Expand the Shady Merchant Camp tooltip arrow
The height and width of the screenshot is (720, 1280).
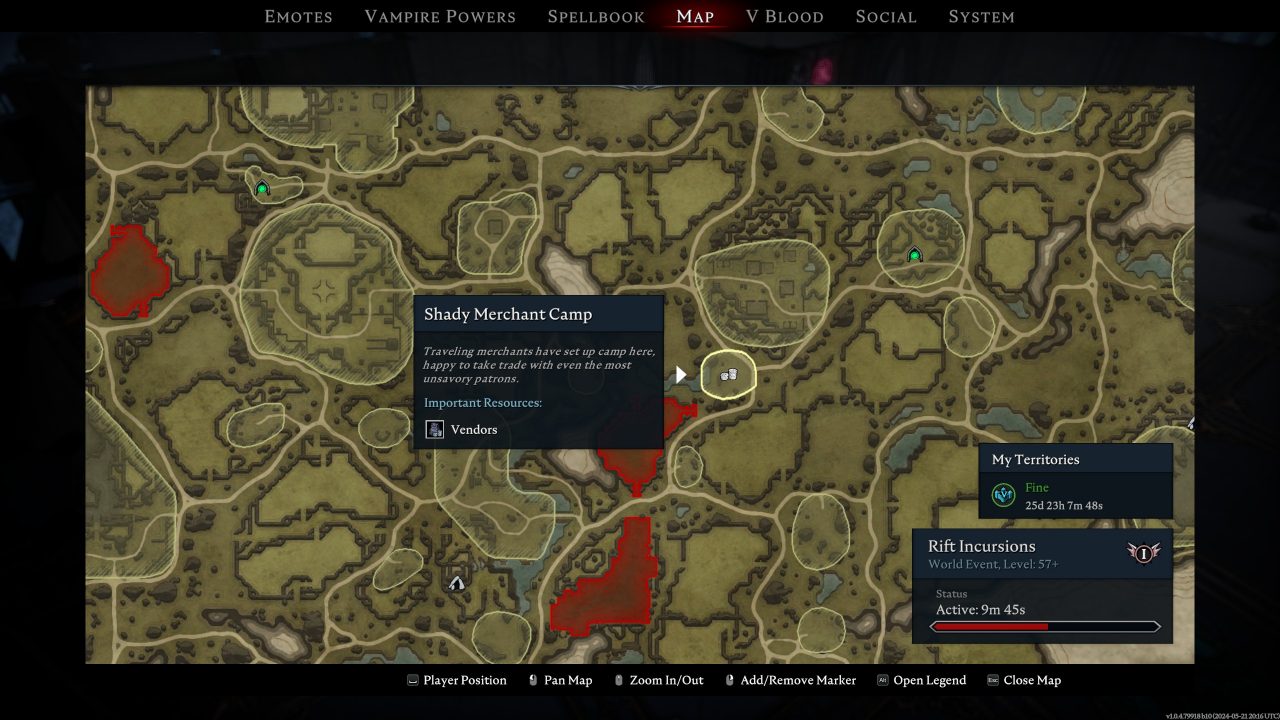tap(681, 374)
